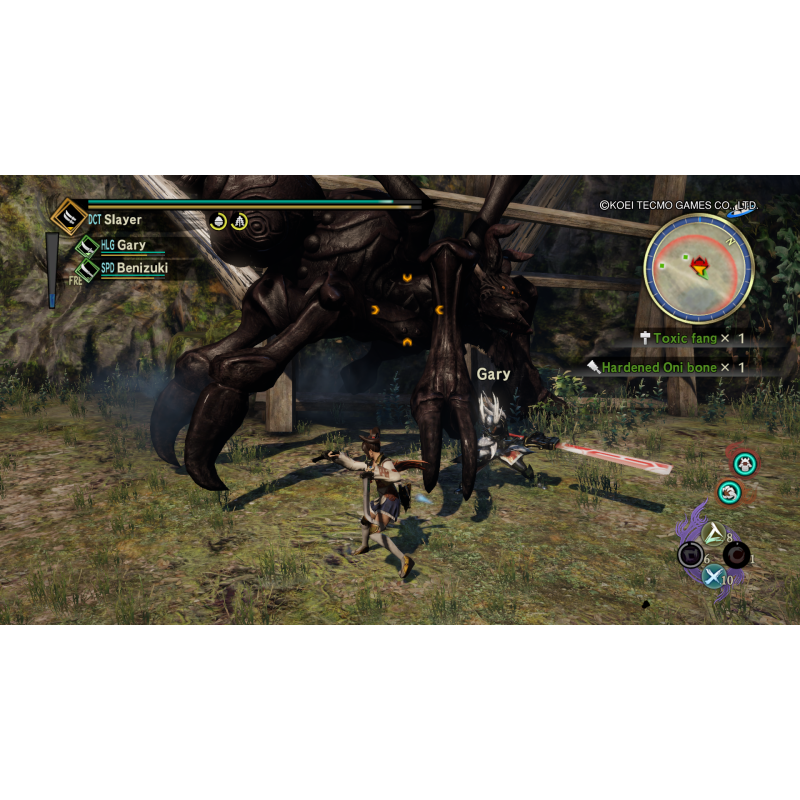This screenshot has width=800, height=800.
Task: Use the blue cross skill with 10 charges
Action: (712, 576)
